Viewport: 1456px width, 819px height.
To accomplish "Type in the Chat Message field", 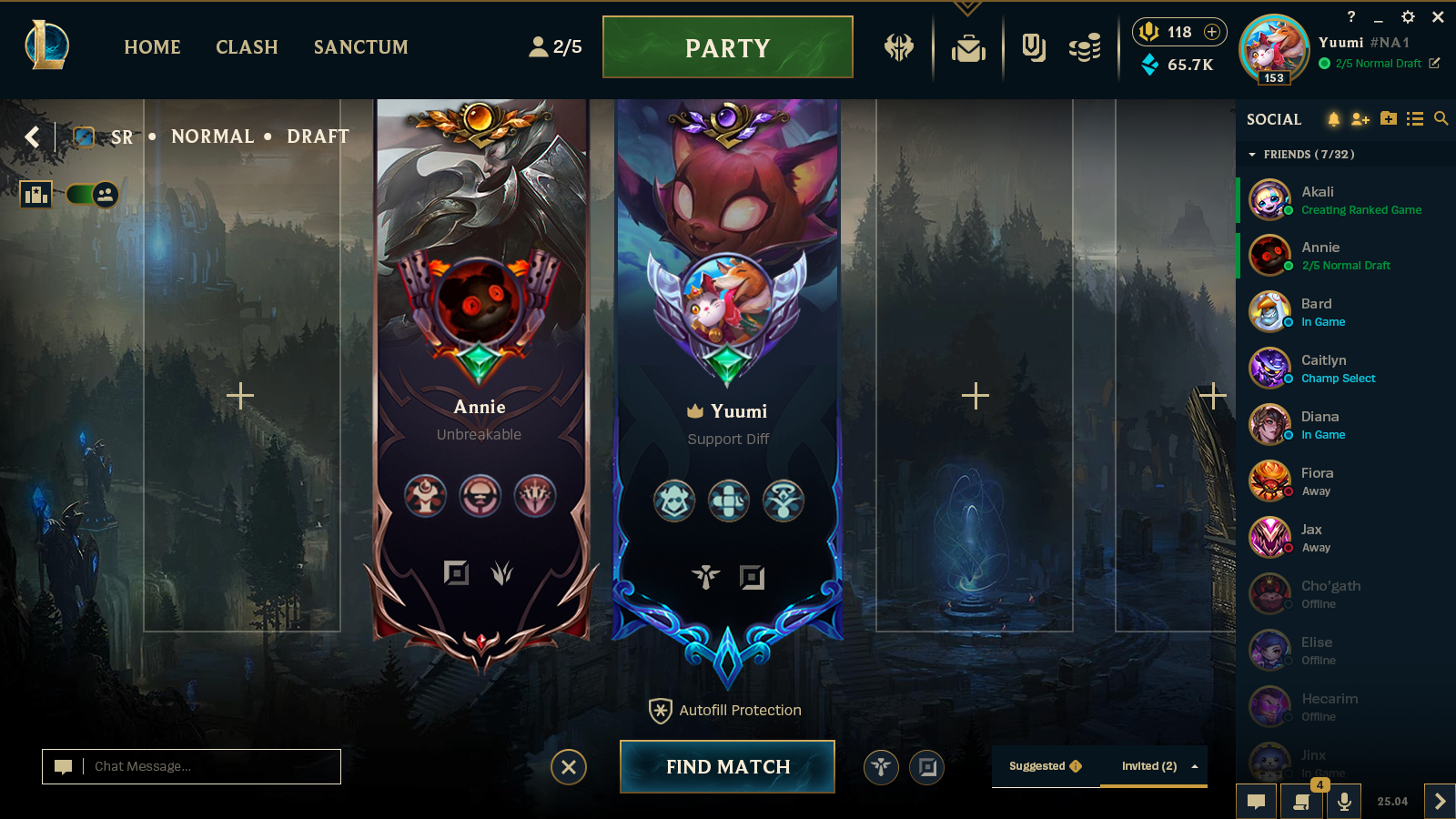I will click(209, 766).
